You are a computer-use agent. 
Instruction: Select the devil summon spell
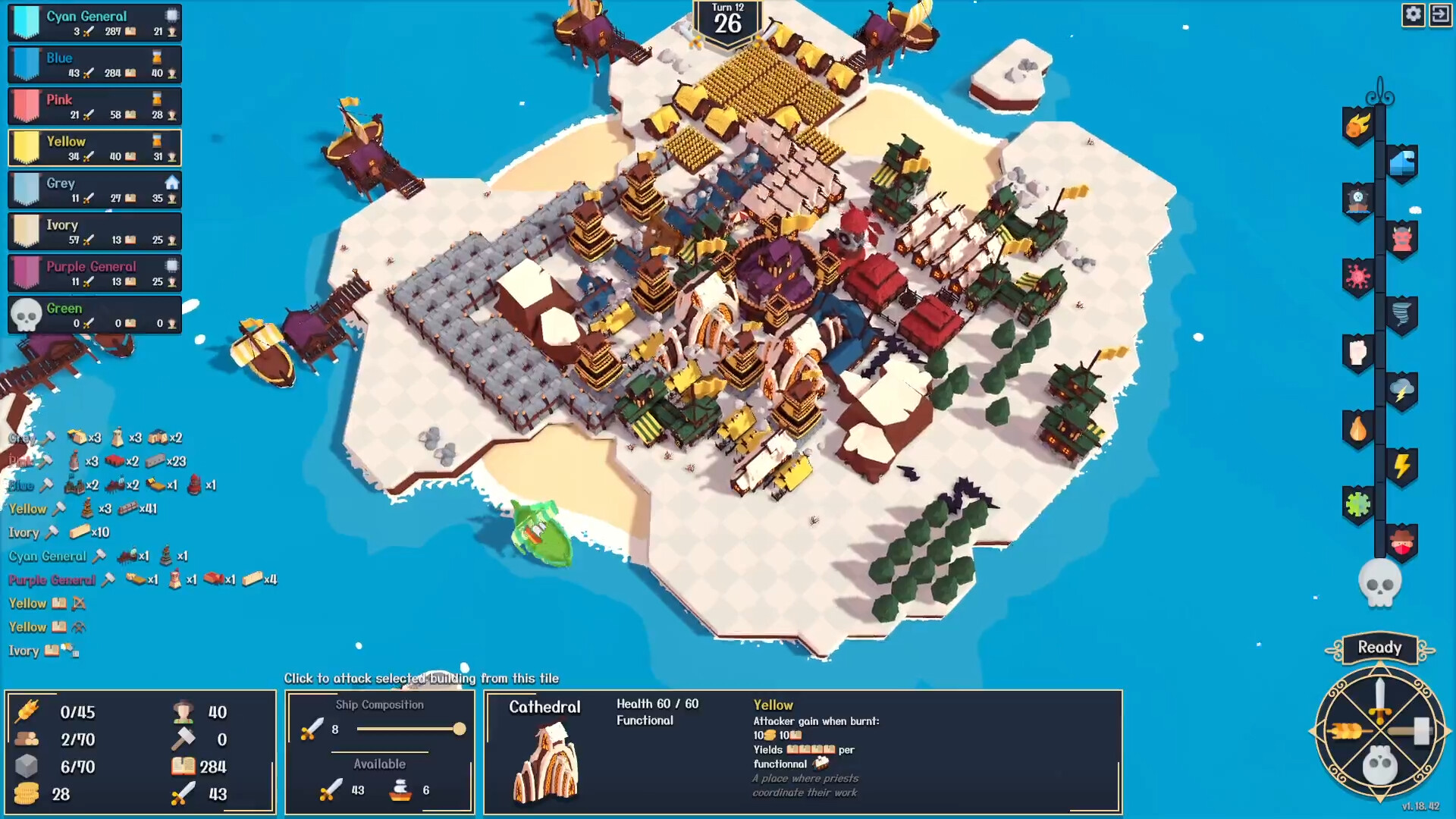tap(1400, 237)
